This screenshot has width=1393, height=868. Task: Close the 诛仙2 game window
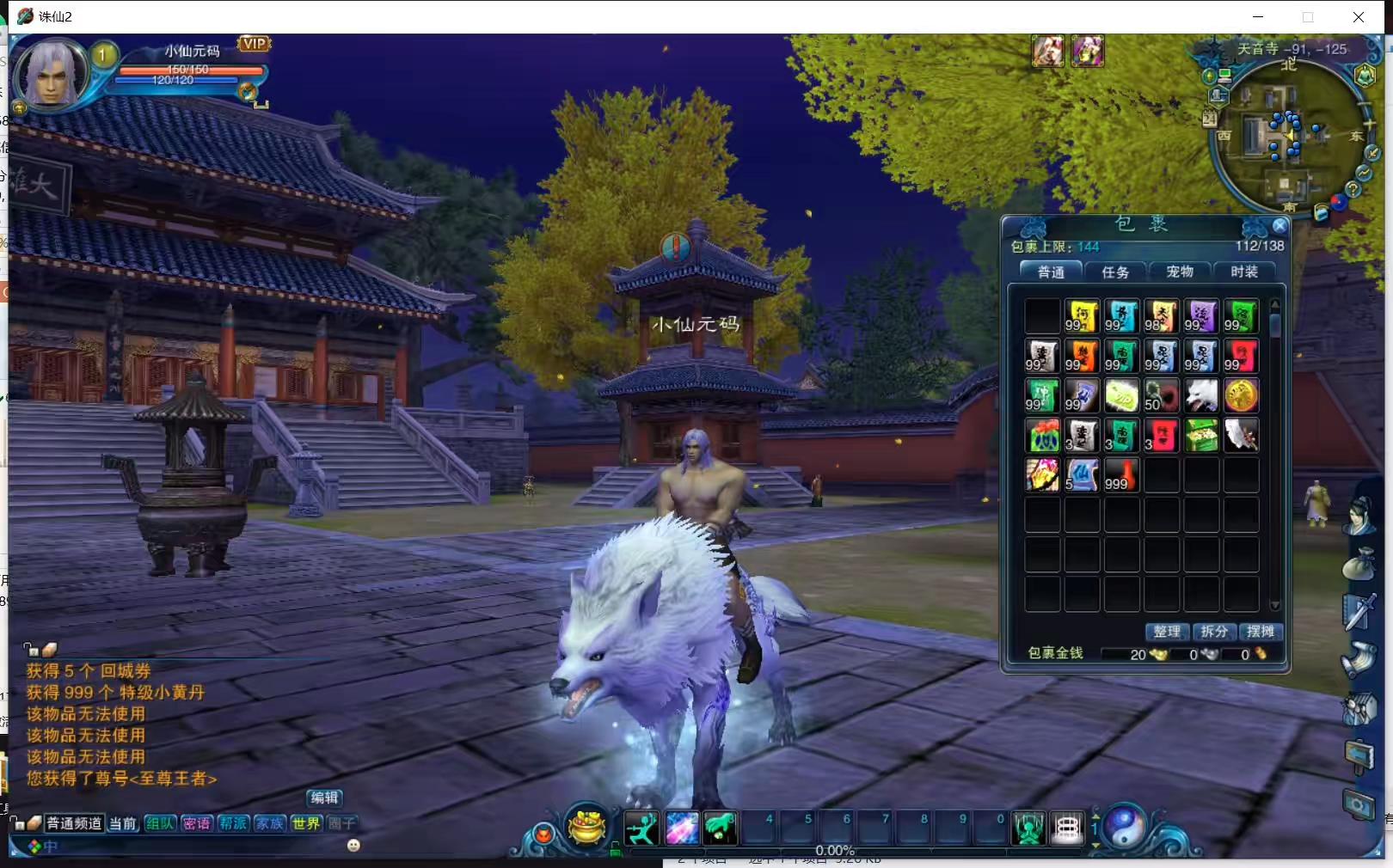coord(1359,17)
